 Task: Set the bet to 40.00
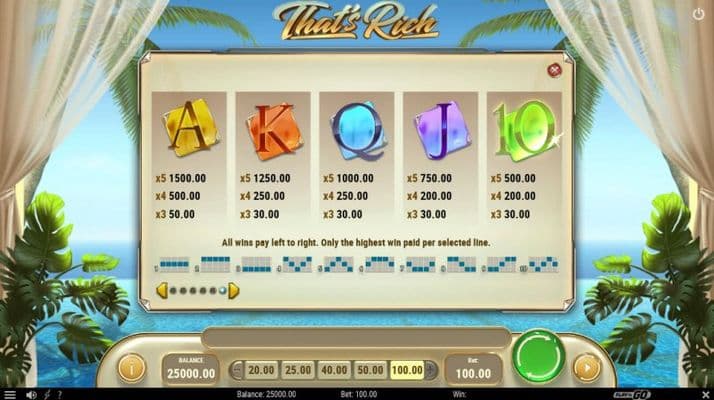334,370
